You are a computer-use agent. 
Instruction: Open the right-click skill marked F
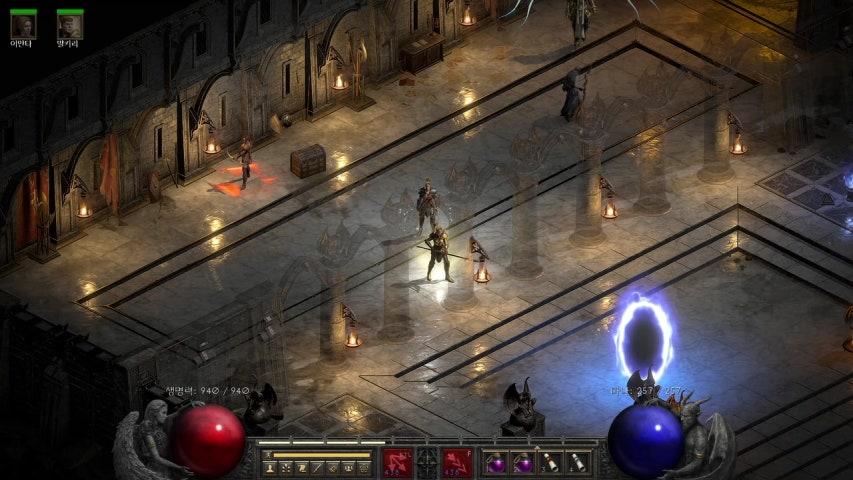point(457,463)
